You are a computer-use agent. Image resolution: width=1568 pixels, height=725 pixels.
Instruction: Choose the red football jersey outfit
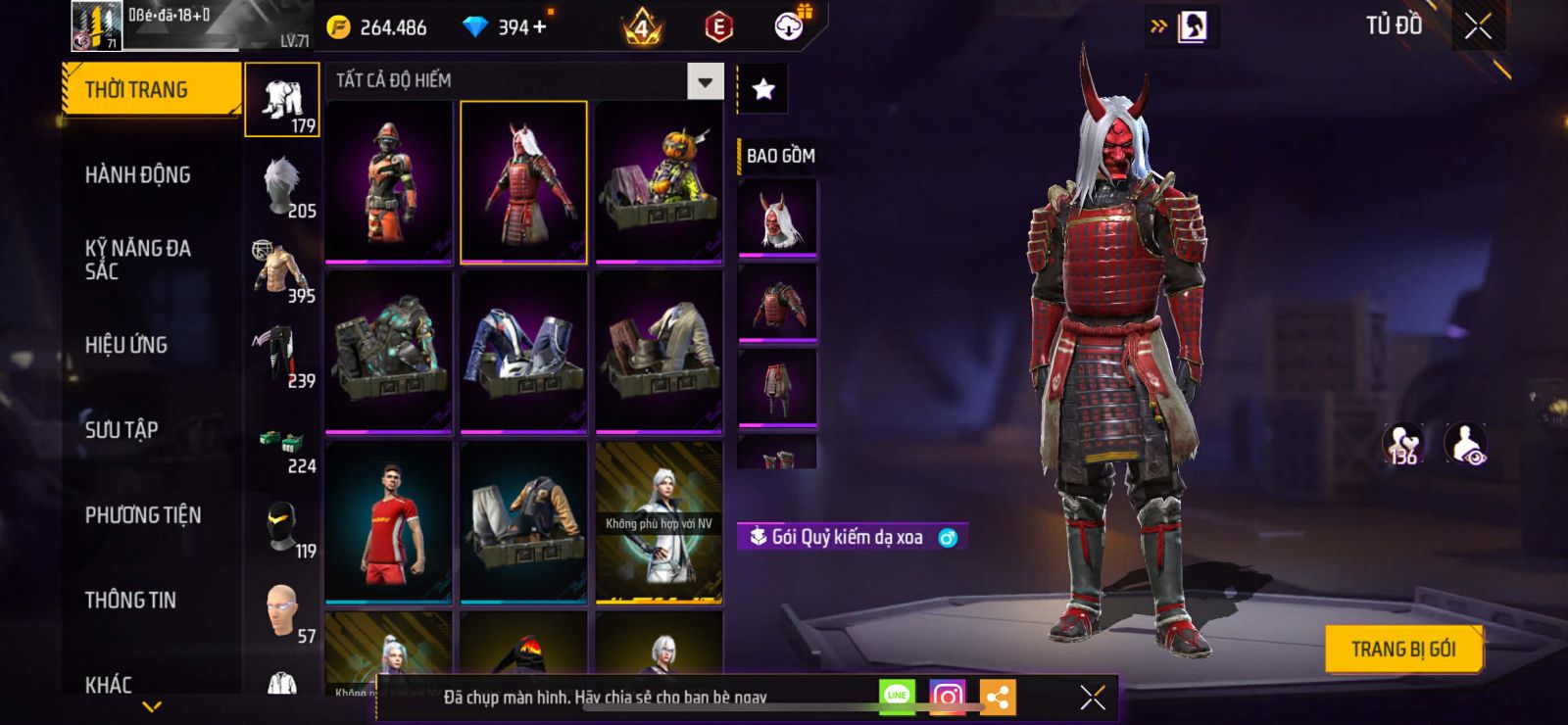pos(389,522)
